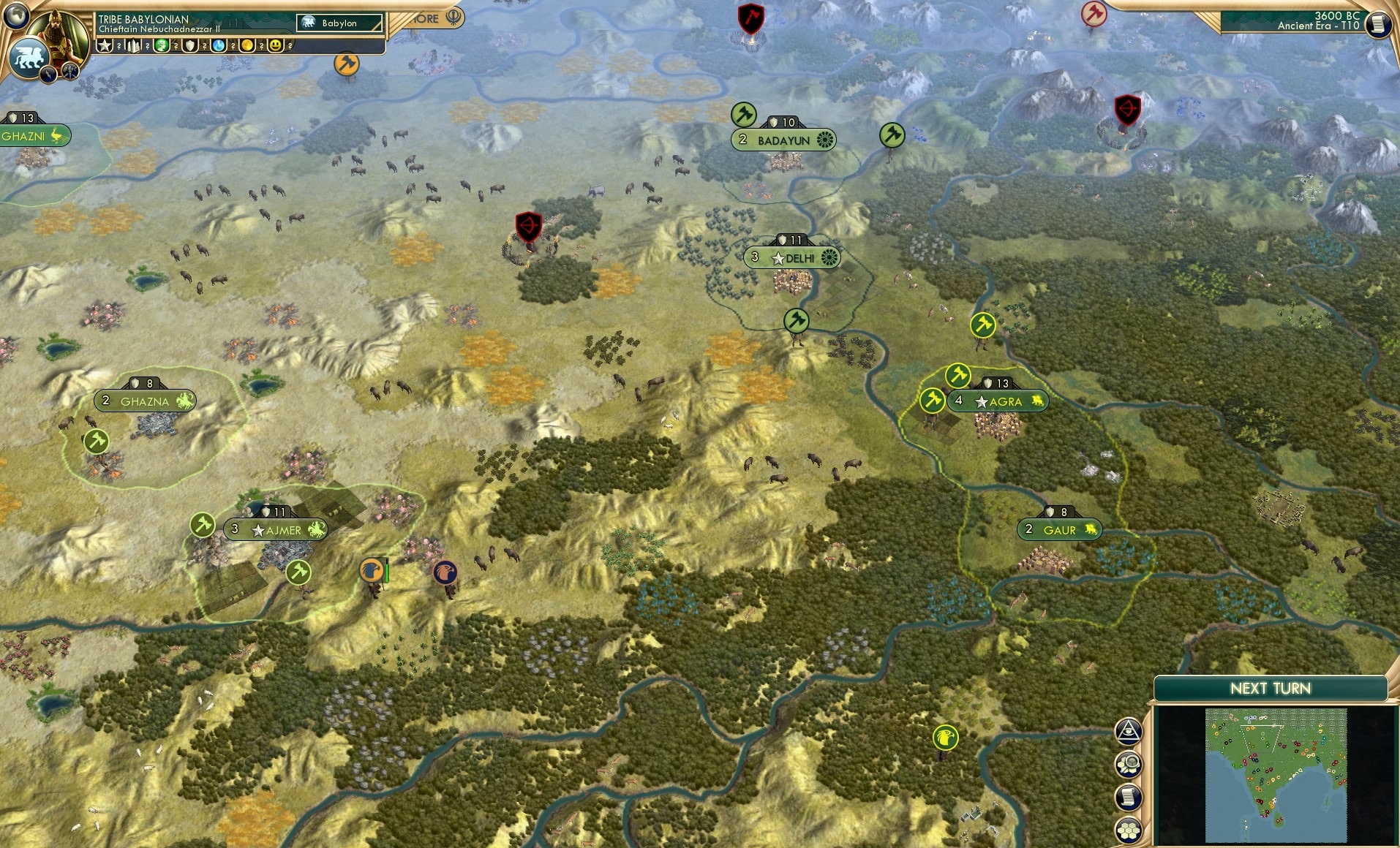1400x848 pixels.
Task: Open the MORE menu at the top
Action: (x=429, y=18)
